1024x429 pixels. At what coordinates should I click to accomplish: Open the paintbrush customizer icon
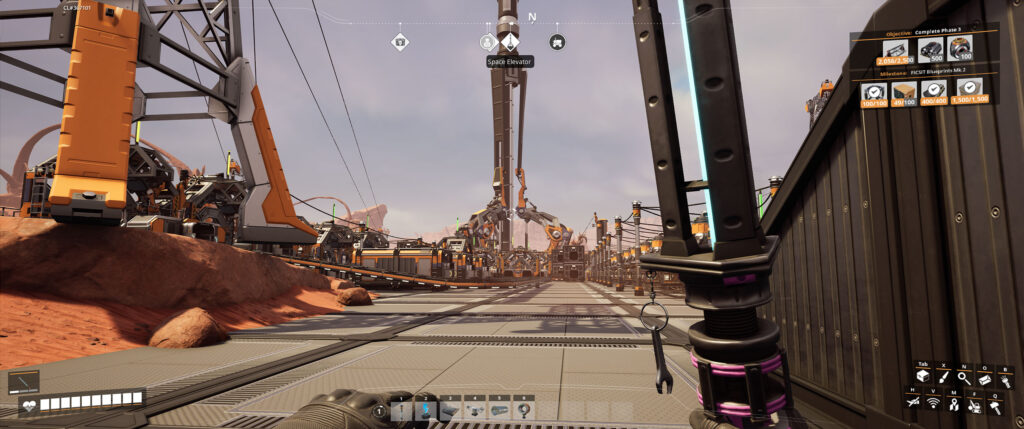943,376
